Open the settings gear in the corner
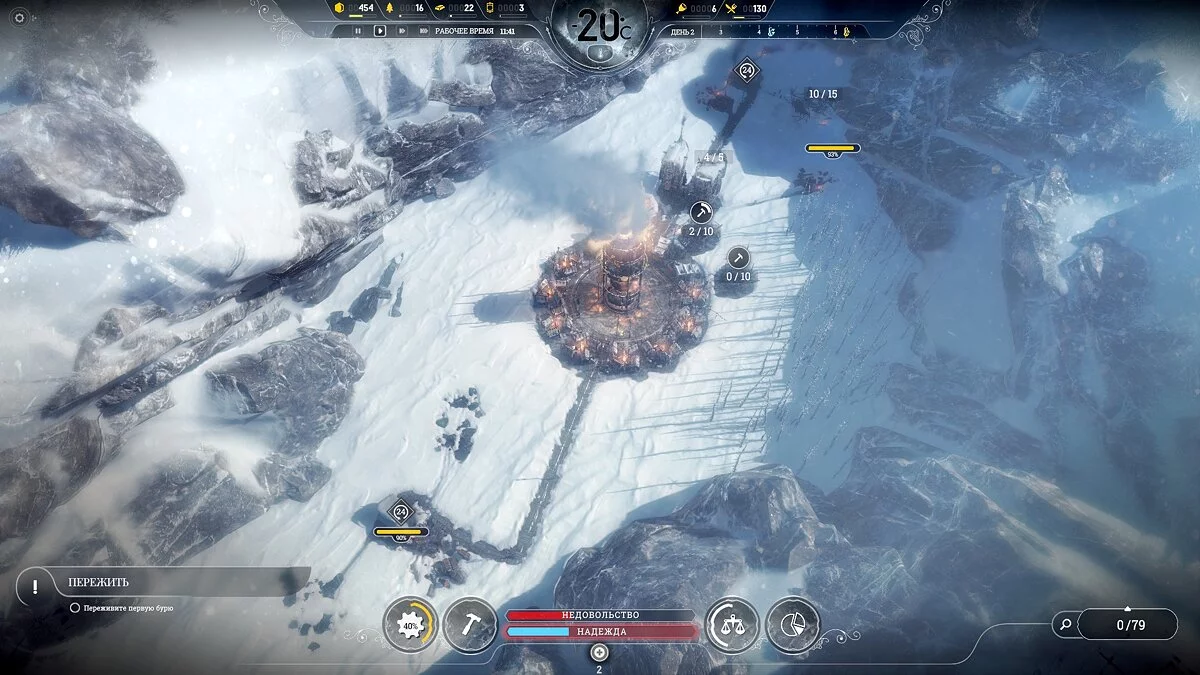 coord(18,17)
